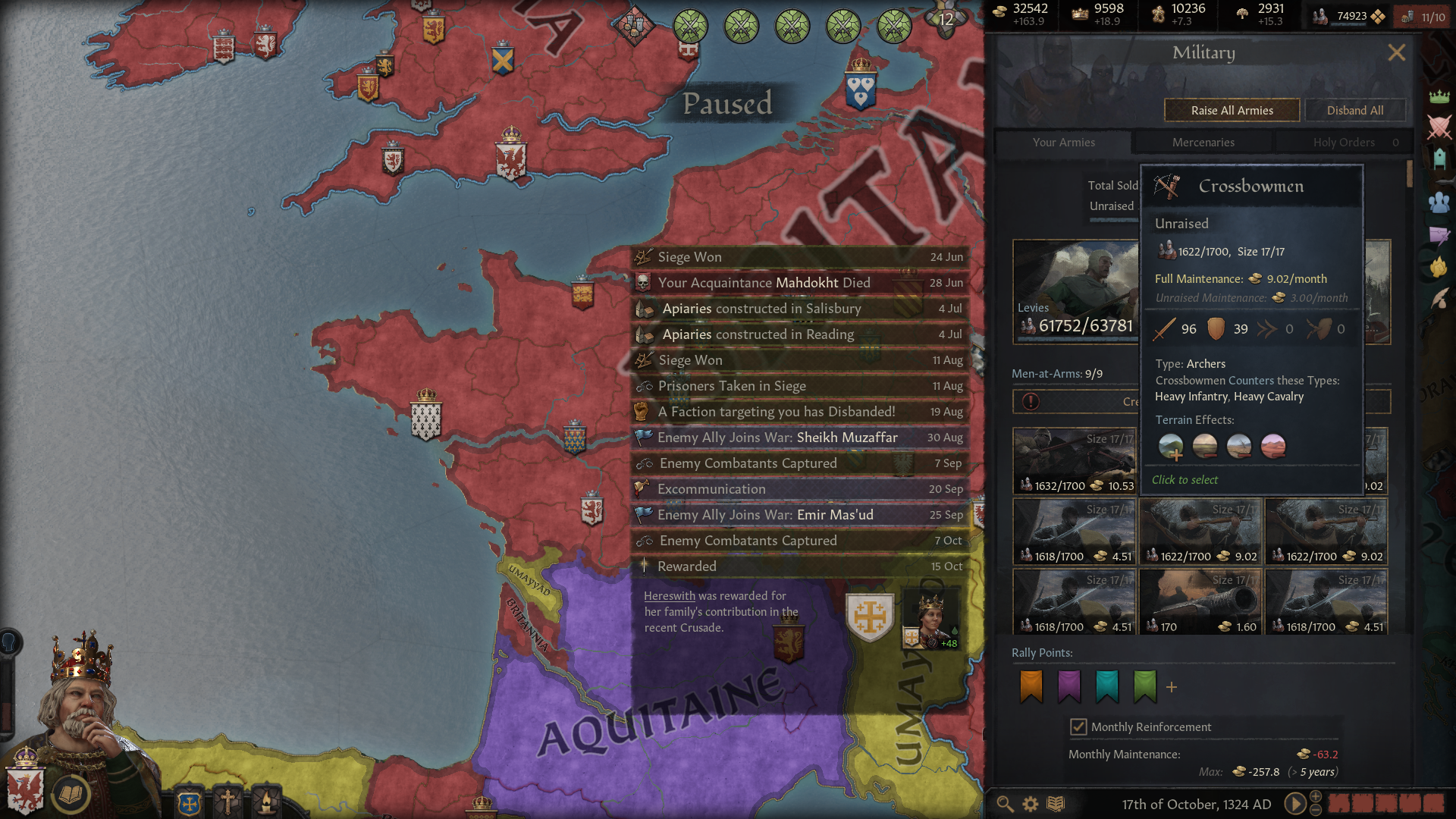1456x819 pixels.
Task: Click the Factions burning fist sidebar icon
Action: tap(1439, 265)
